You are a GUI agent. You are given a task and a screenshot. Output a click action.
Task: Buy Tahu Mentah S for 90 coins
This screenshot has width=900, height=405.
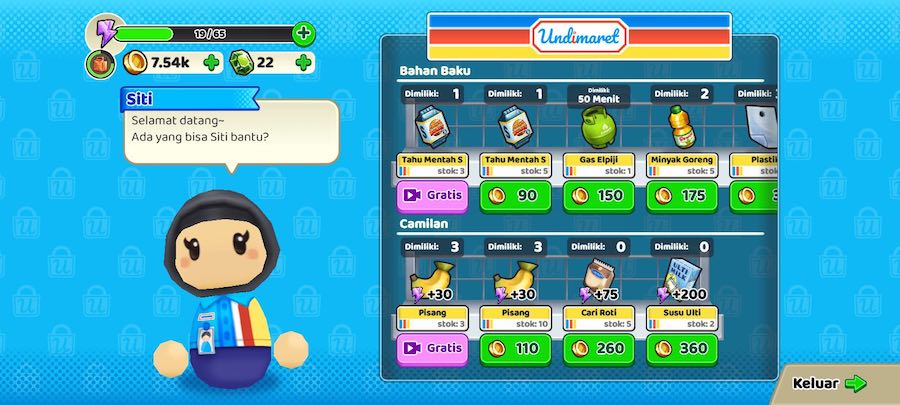(515, 195)
